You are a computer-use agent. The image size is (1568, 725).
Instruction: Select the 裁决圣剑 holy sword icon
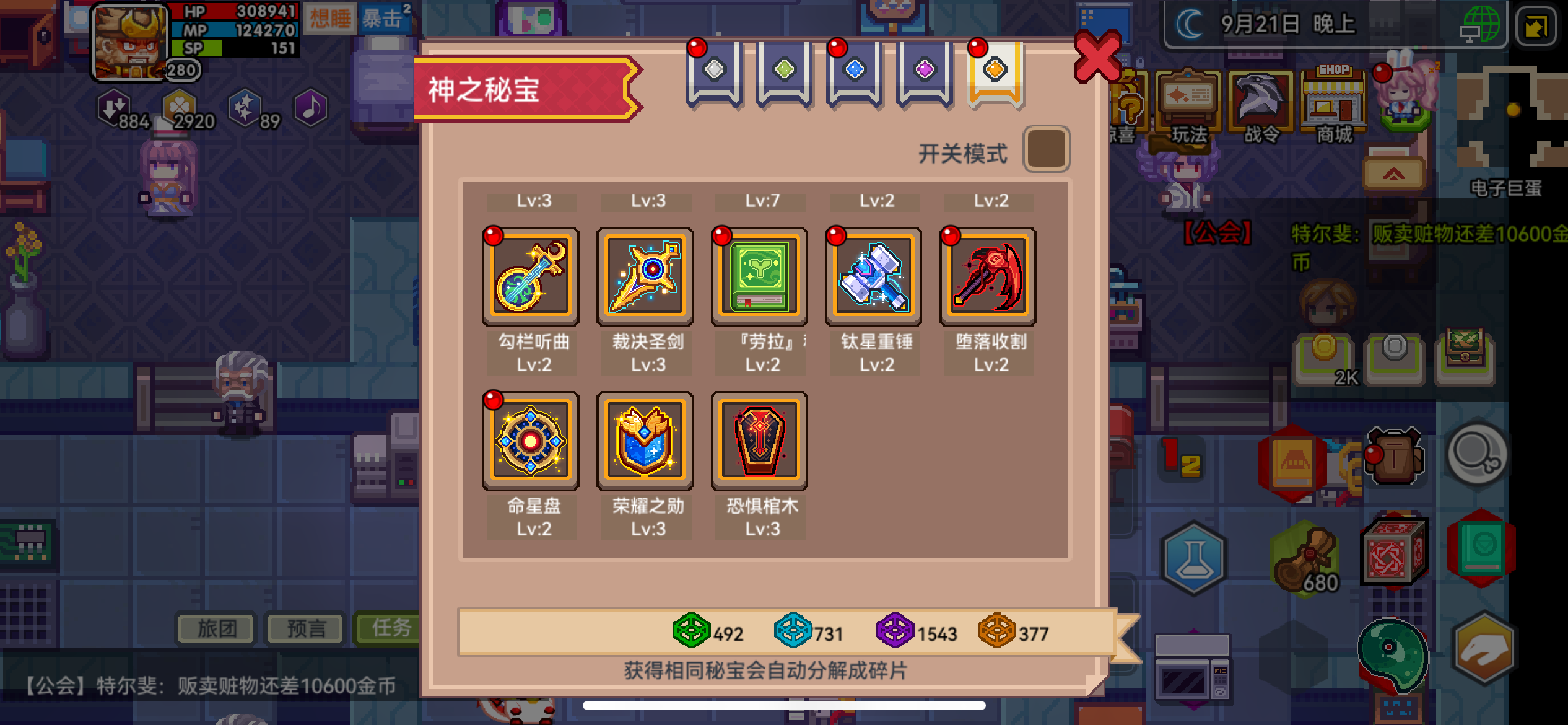(645, 277)
